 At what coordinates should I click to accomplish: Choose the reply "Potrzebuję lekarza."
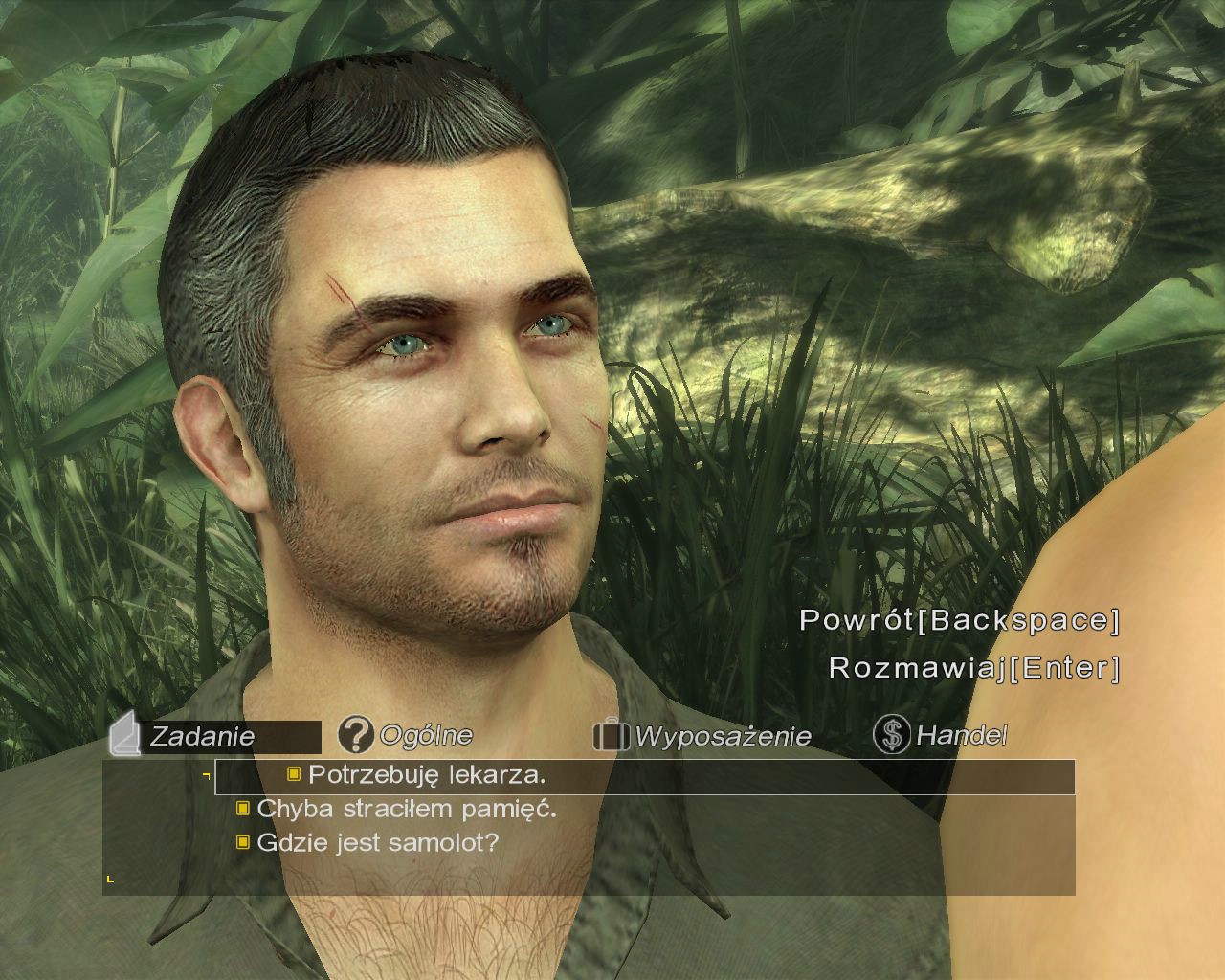pos(427,775)
